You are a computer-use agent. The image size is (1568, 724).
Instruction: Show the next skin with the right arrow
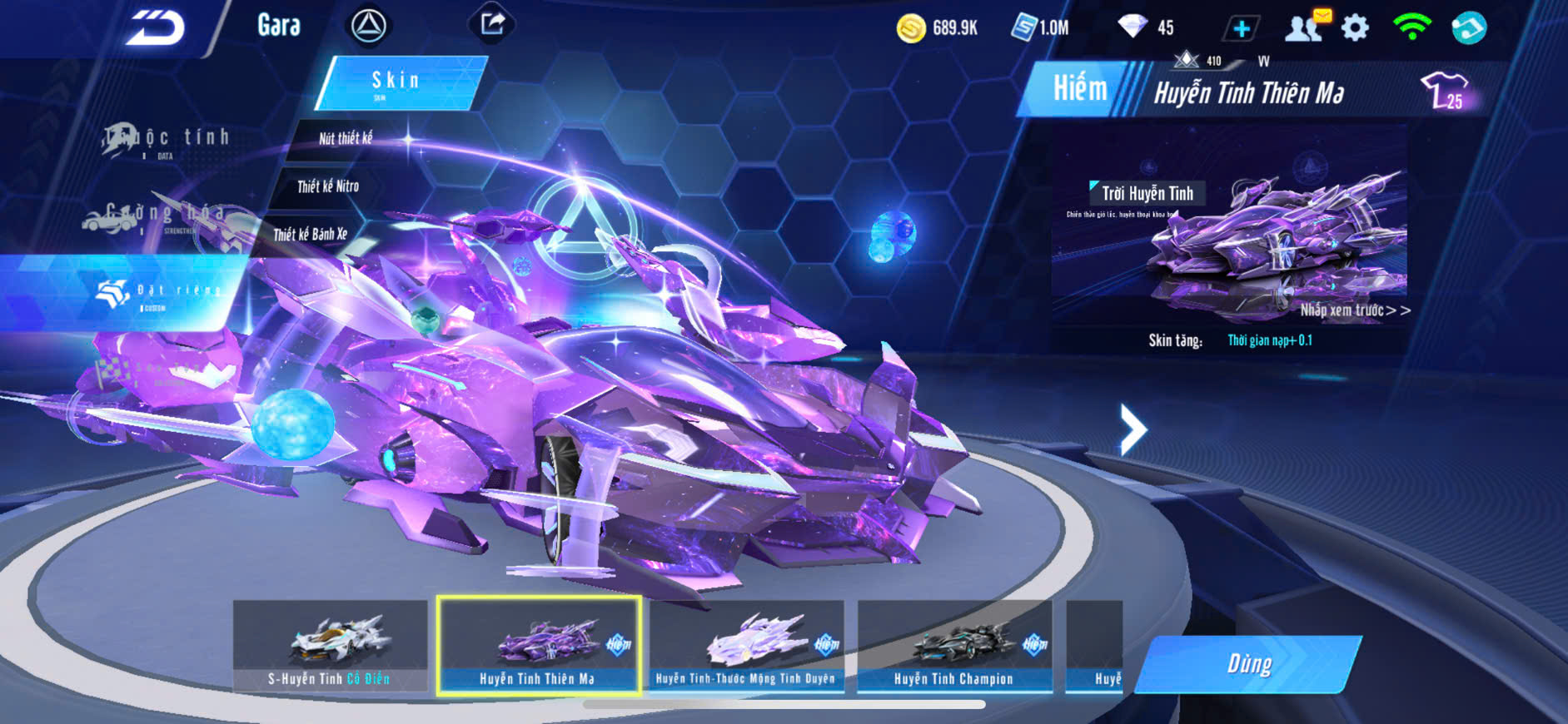pos(1132,429)
